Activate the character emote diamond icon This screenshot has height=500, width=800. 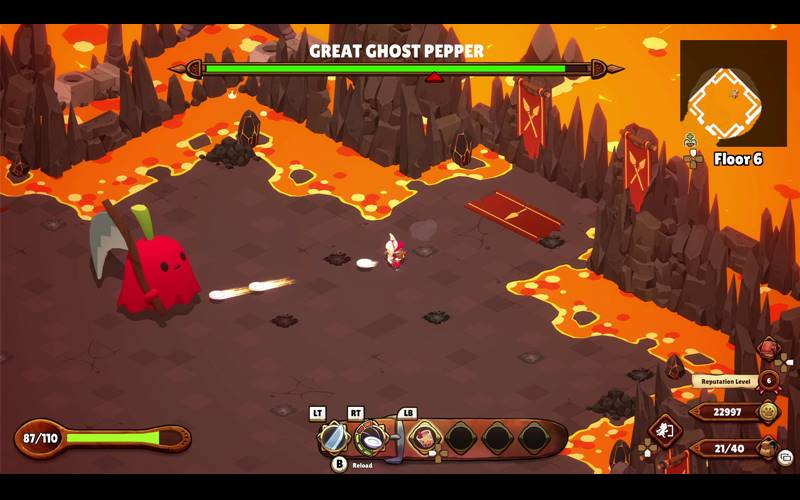point(664,432)
